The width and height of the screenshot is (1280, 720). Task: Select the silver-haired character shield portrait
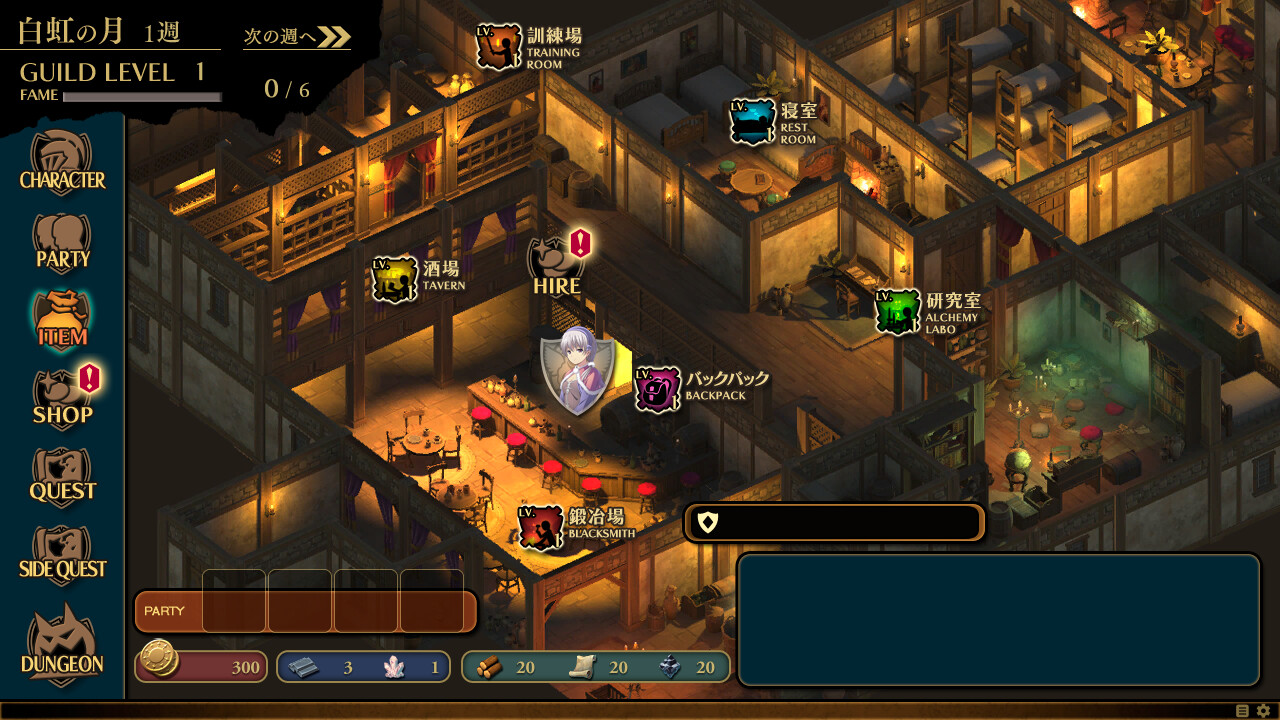click(577, 371)
